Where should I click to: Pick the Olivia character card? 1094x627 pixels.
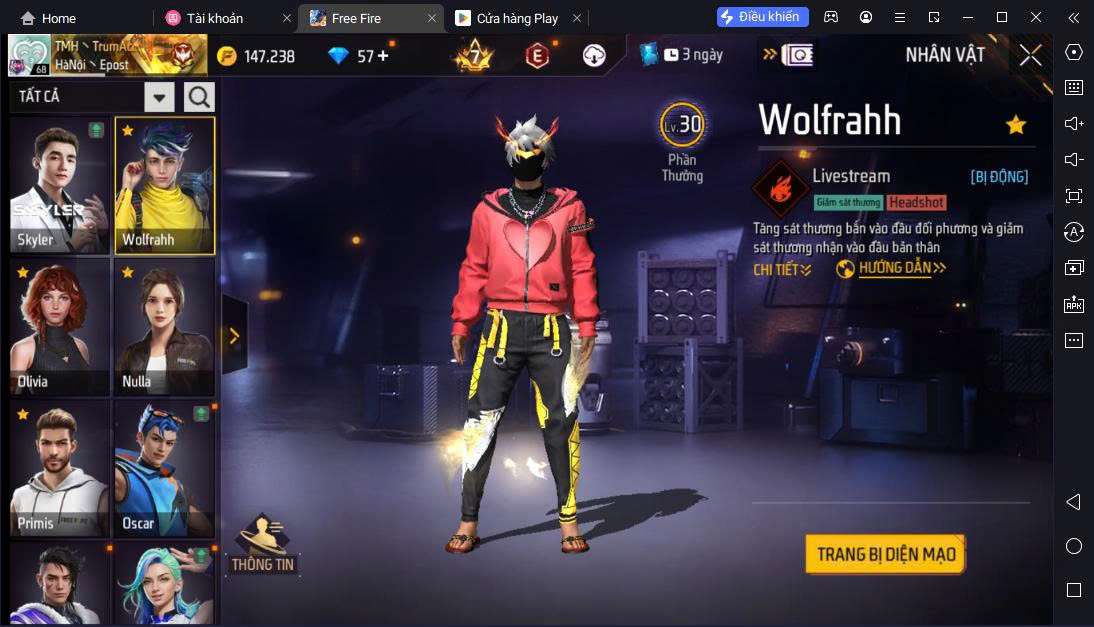click(60, 327)
